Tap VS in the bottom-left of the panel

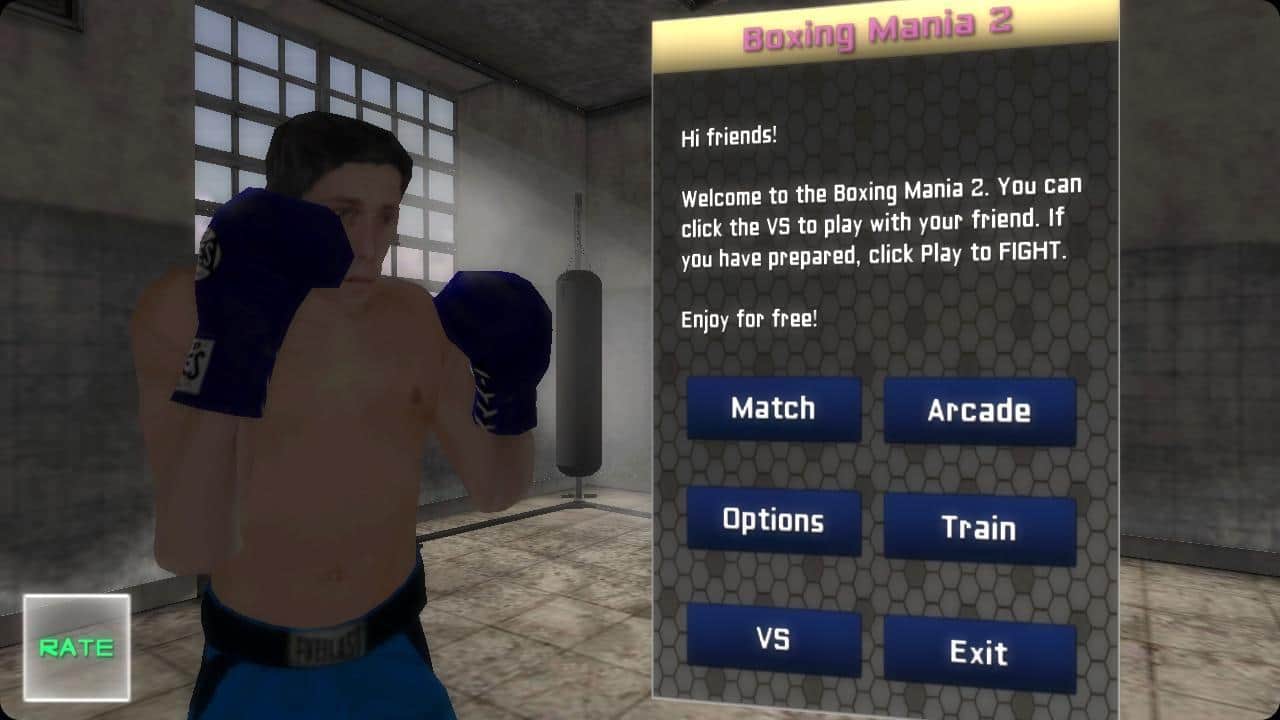(774, 637)
